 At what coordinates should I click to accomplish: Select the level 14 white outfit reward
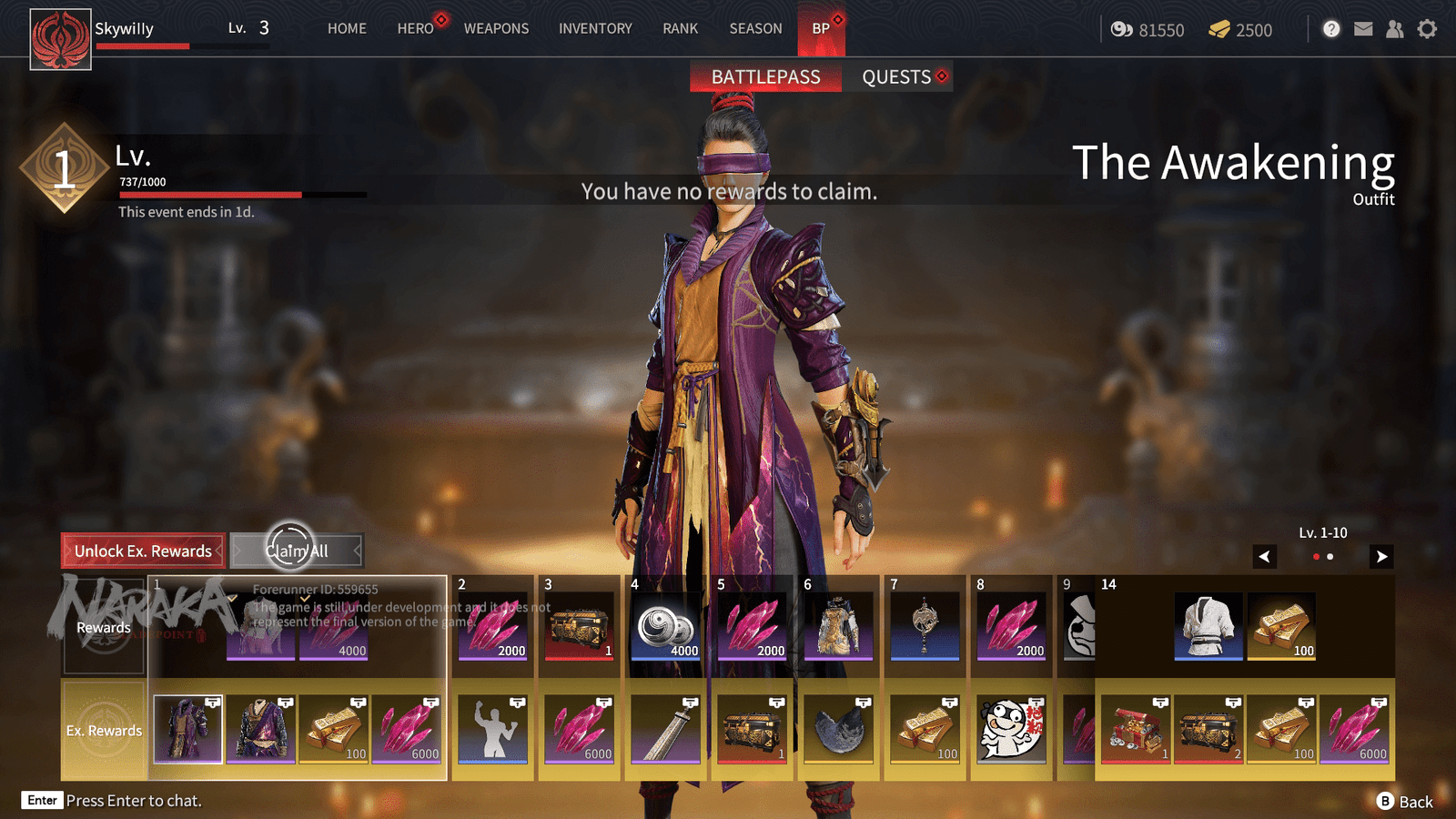[1208, 626]
